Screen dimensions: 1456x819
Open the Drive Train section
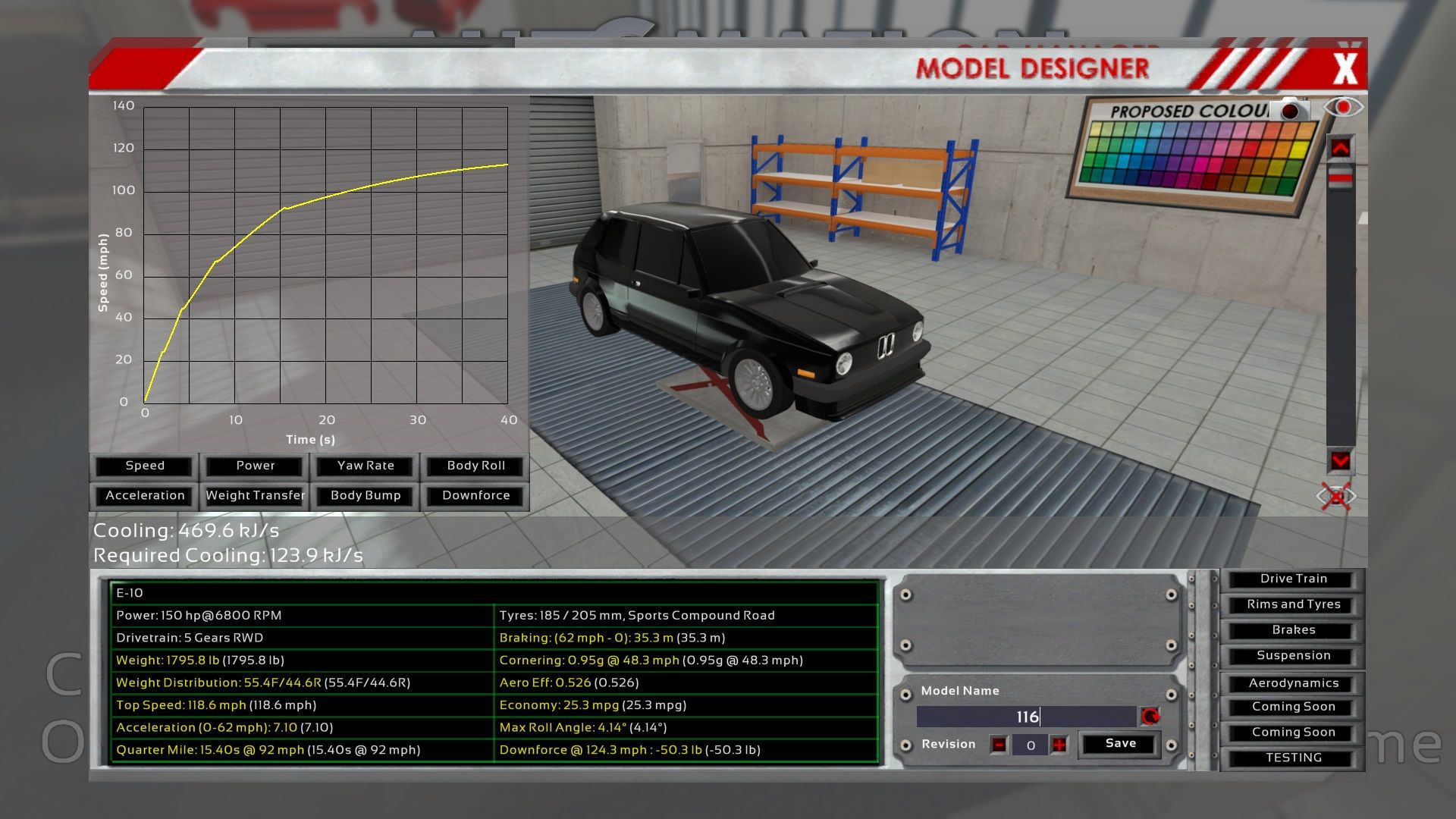(1293, 579)
